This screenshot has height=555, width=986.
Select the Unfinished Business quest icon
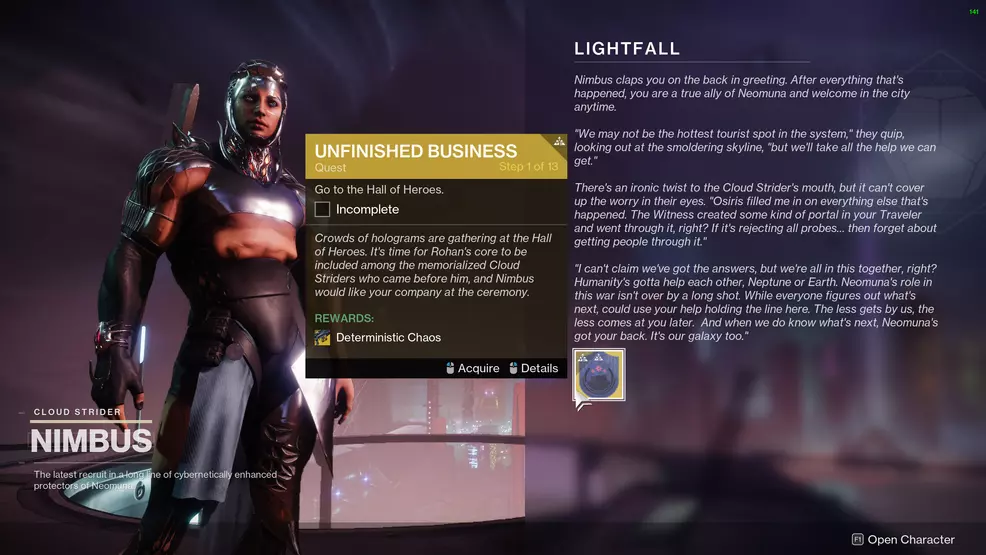599,375
